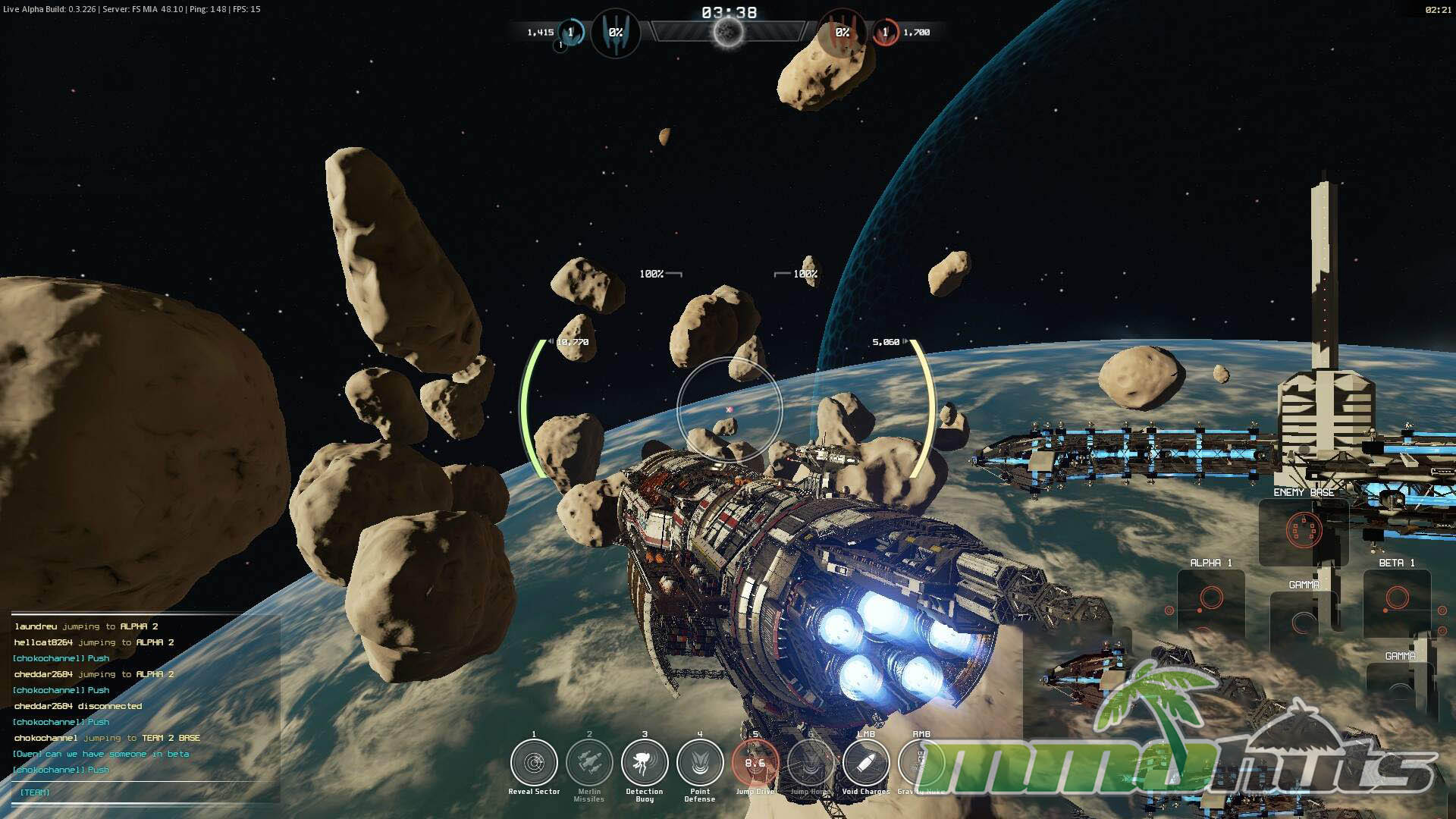Fire the Merlin Missiles ability

[x=589, y=763]
